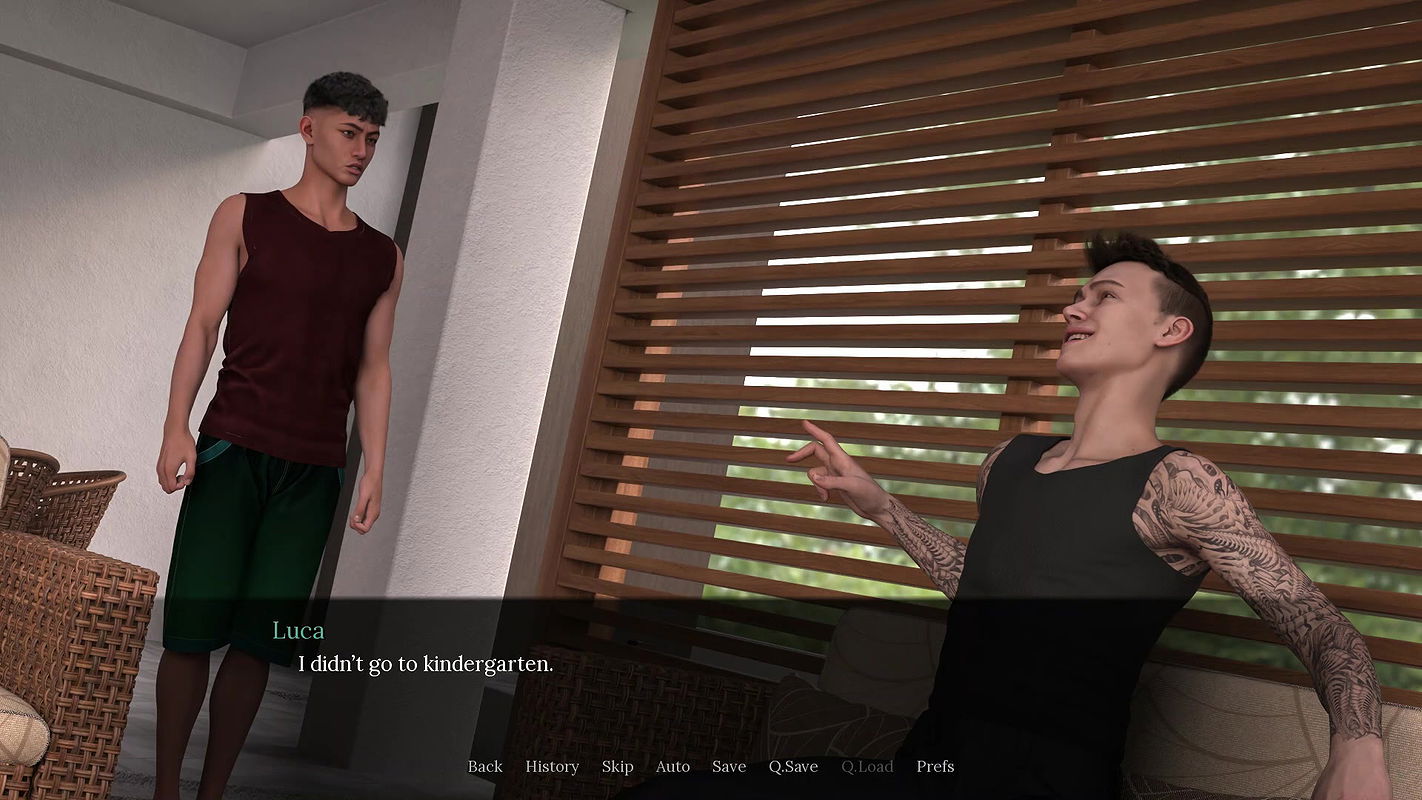
Task: Go Back to the previous statement
Action: 484,766
